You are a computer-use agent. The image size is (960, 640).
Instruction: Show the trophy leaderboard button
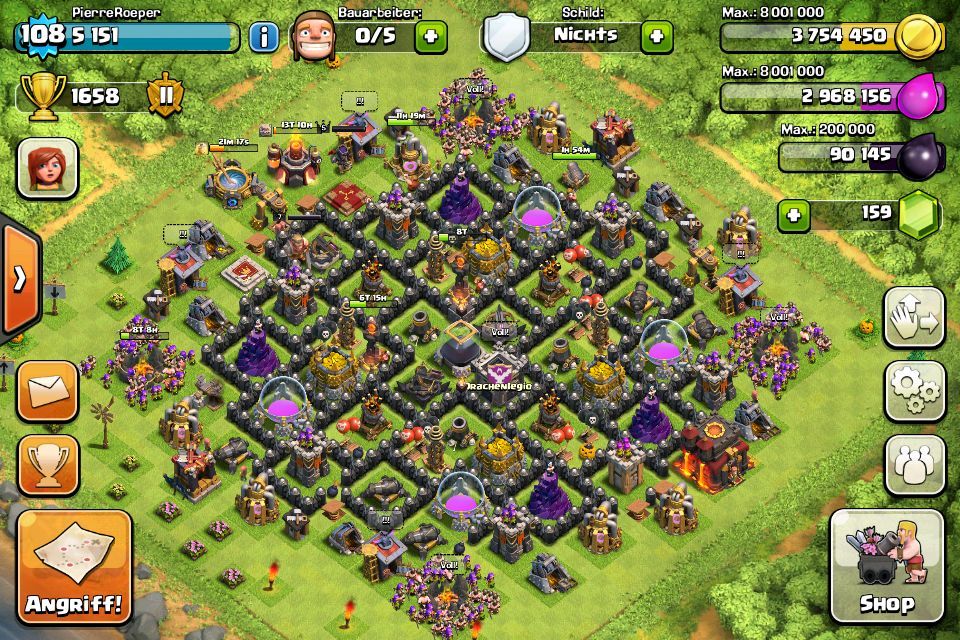pyautogui.click(x=47, y=461)
